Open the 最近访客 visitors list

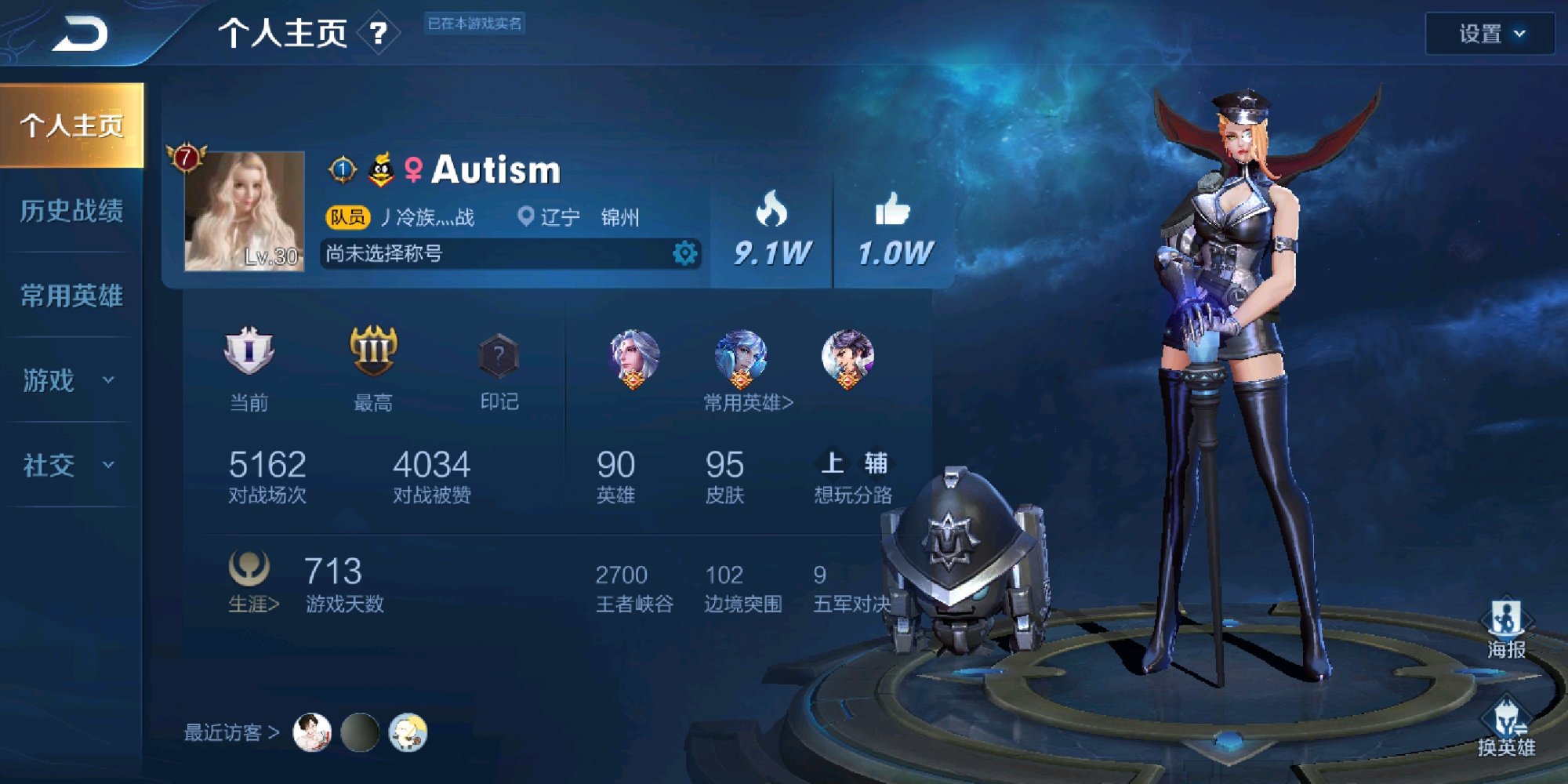(231, 732)
